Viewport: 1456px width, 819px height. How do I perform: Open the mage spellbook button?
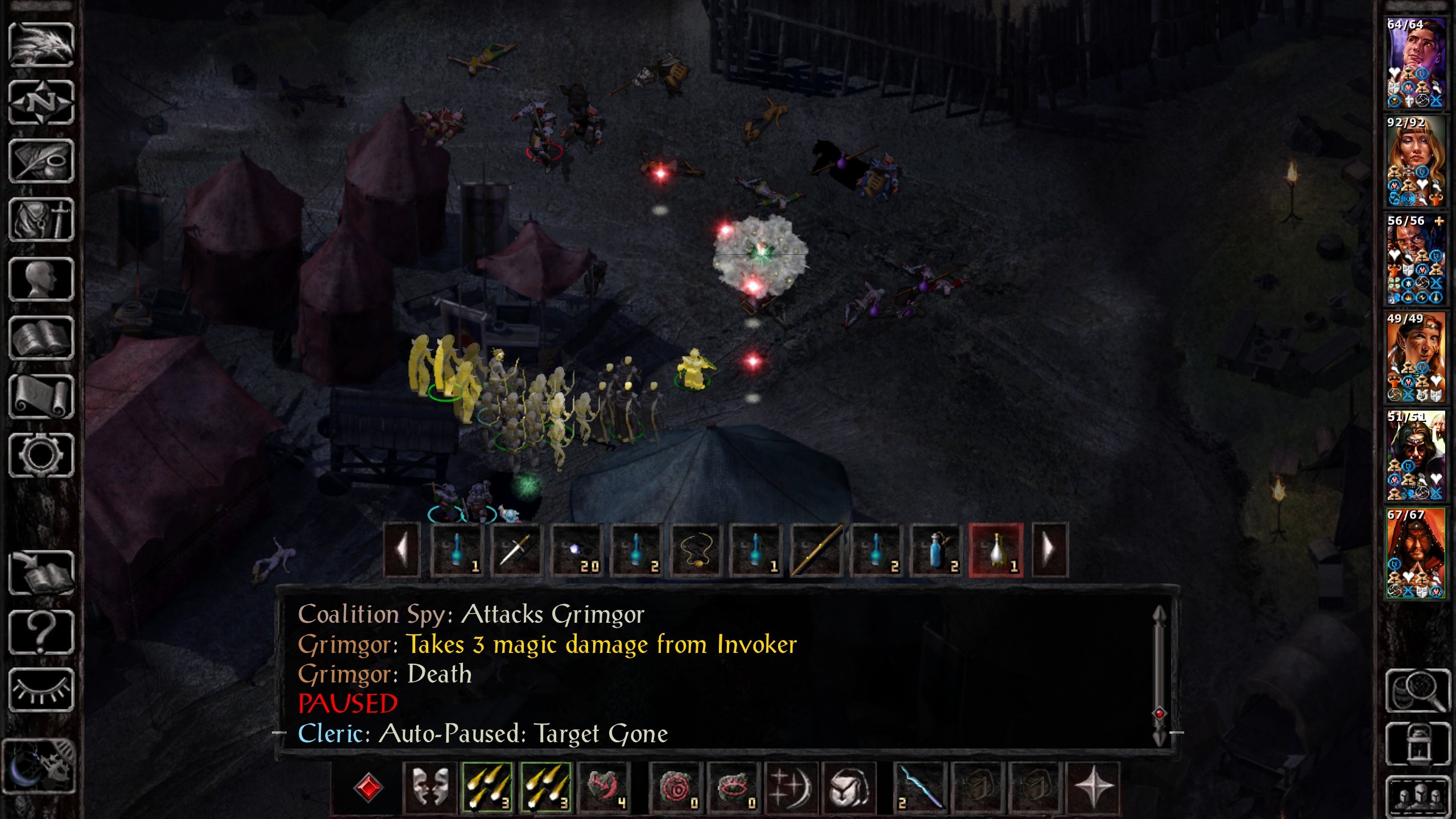(42, 338)
